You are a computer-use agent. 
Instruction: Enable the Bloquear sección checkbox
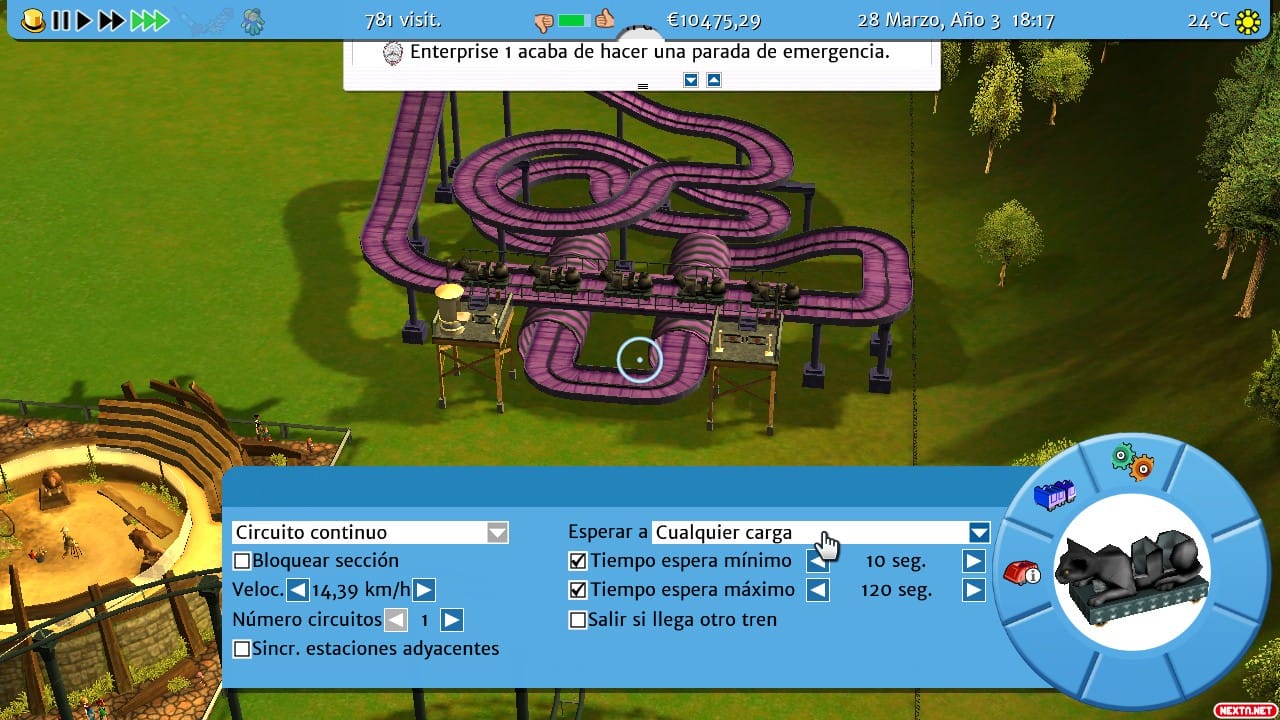(x=240, y=561)
